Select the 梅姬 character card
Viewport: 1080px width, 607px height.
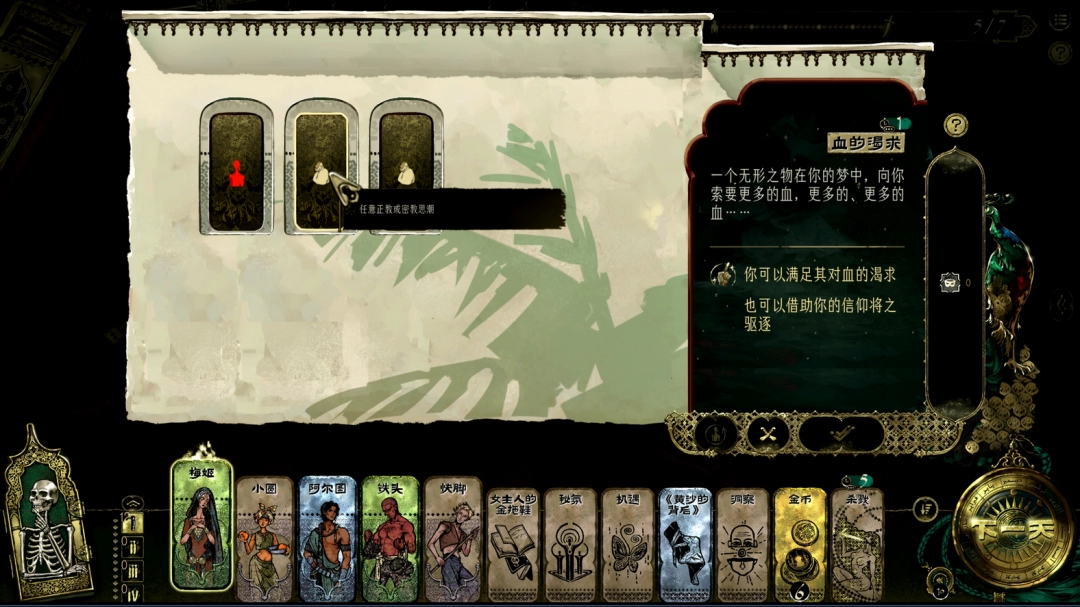pos(202,527)
